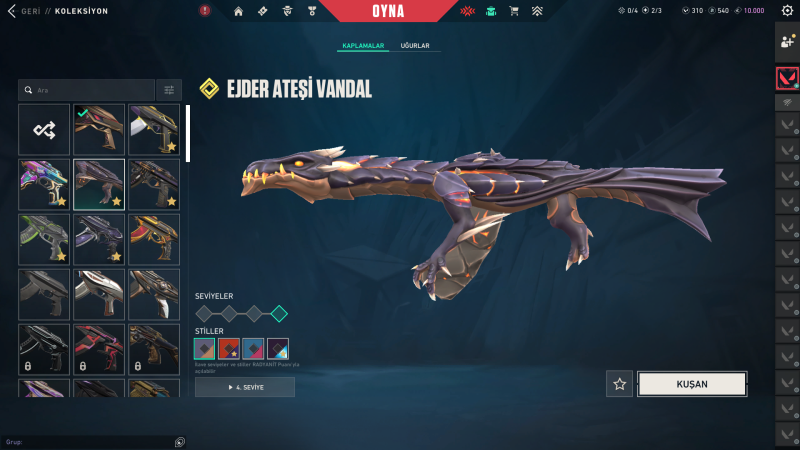Image resolution: width=800 pixels, height=450 pixels.
Task: Click the red alert notification icon
Action: (x=205, y=11)
